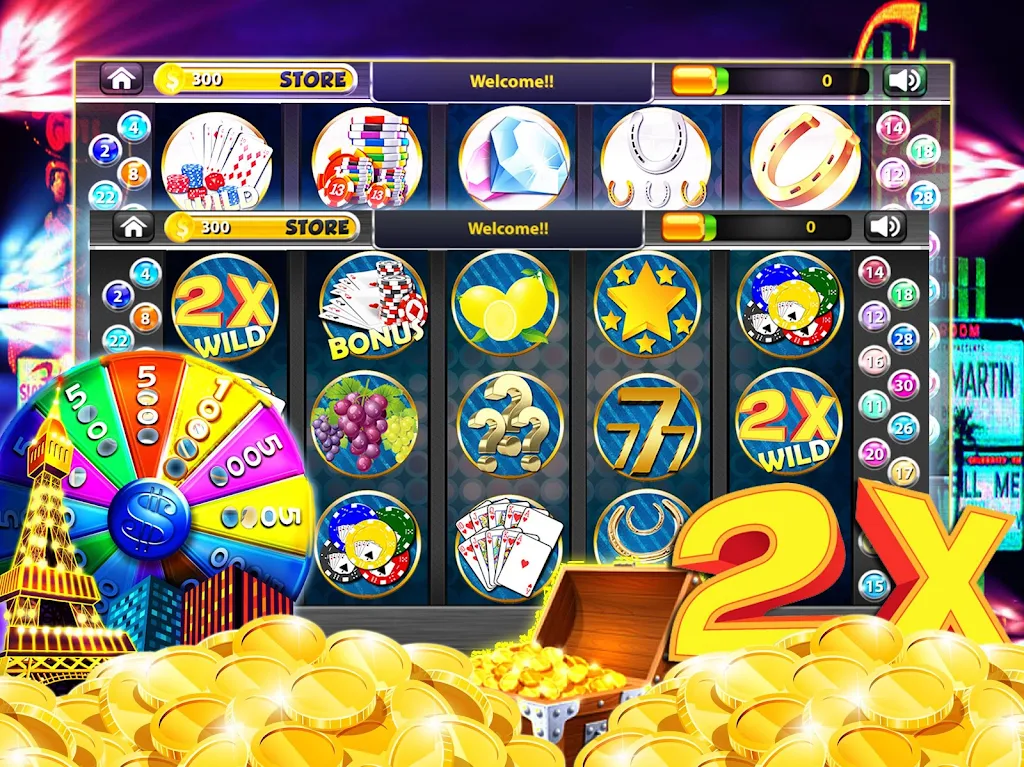Open the STORE on the rear slot screen
This screenshot has height=767, width=1024.
point(313,79)
